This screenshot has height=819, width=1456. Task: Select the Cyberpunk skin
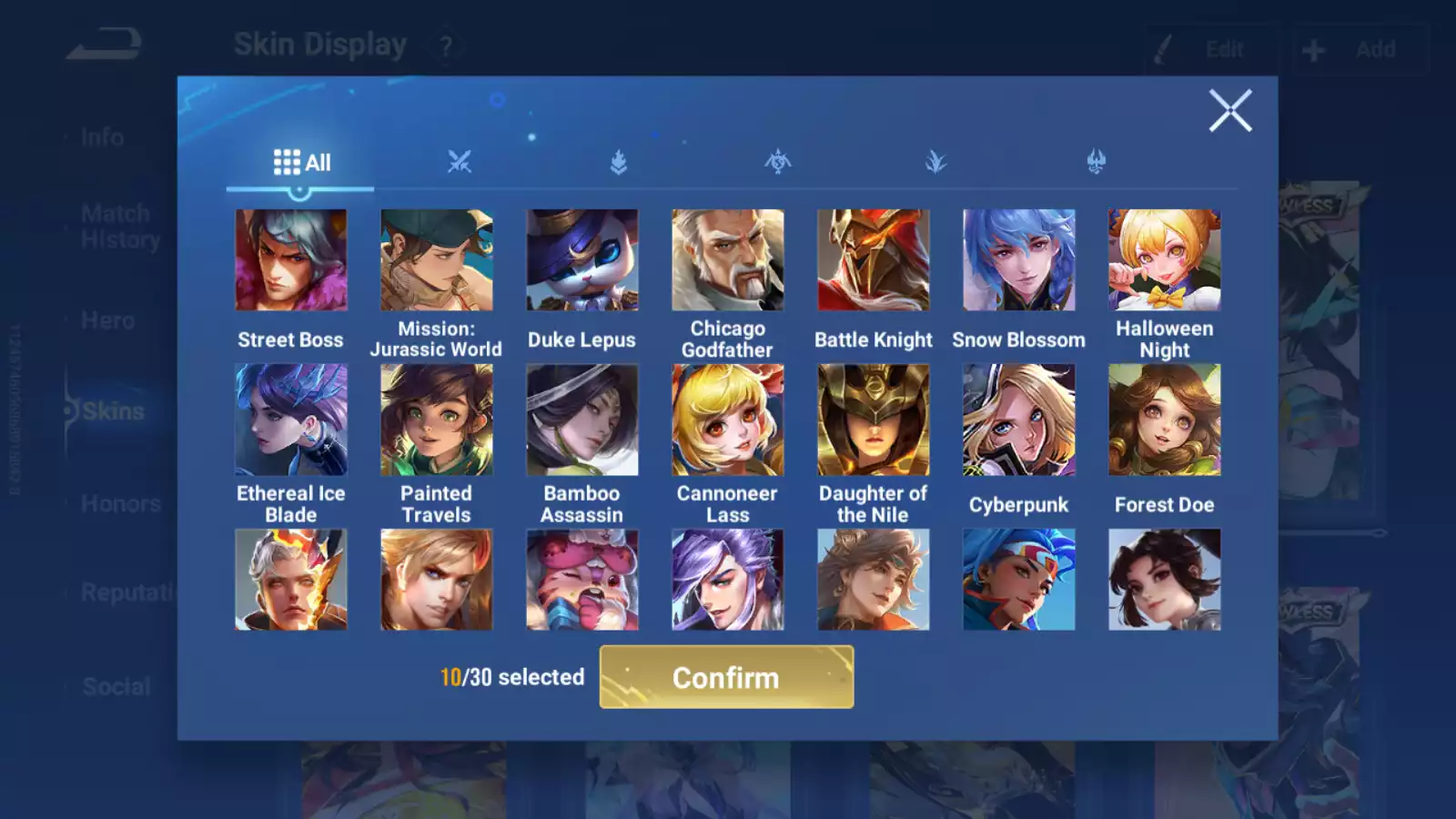coord(1018,420)
